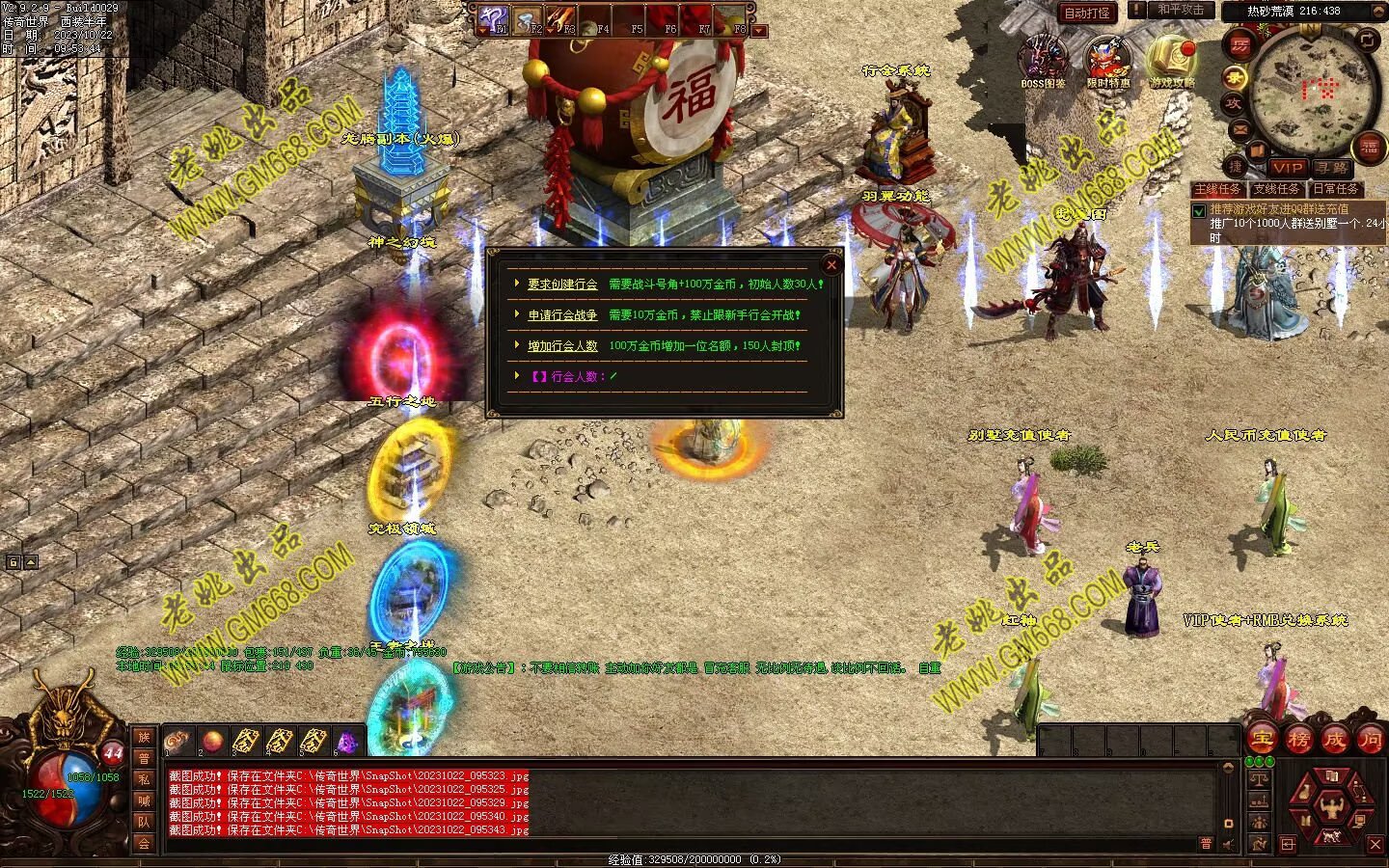Select the purple crystal item in slot 6
Screen dimensions: 1389x868
click(x=345, y=742)
